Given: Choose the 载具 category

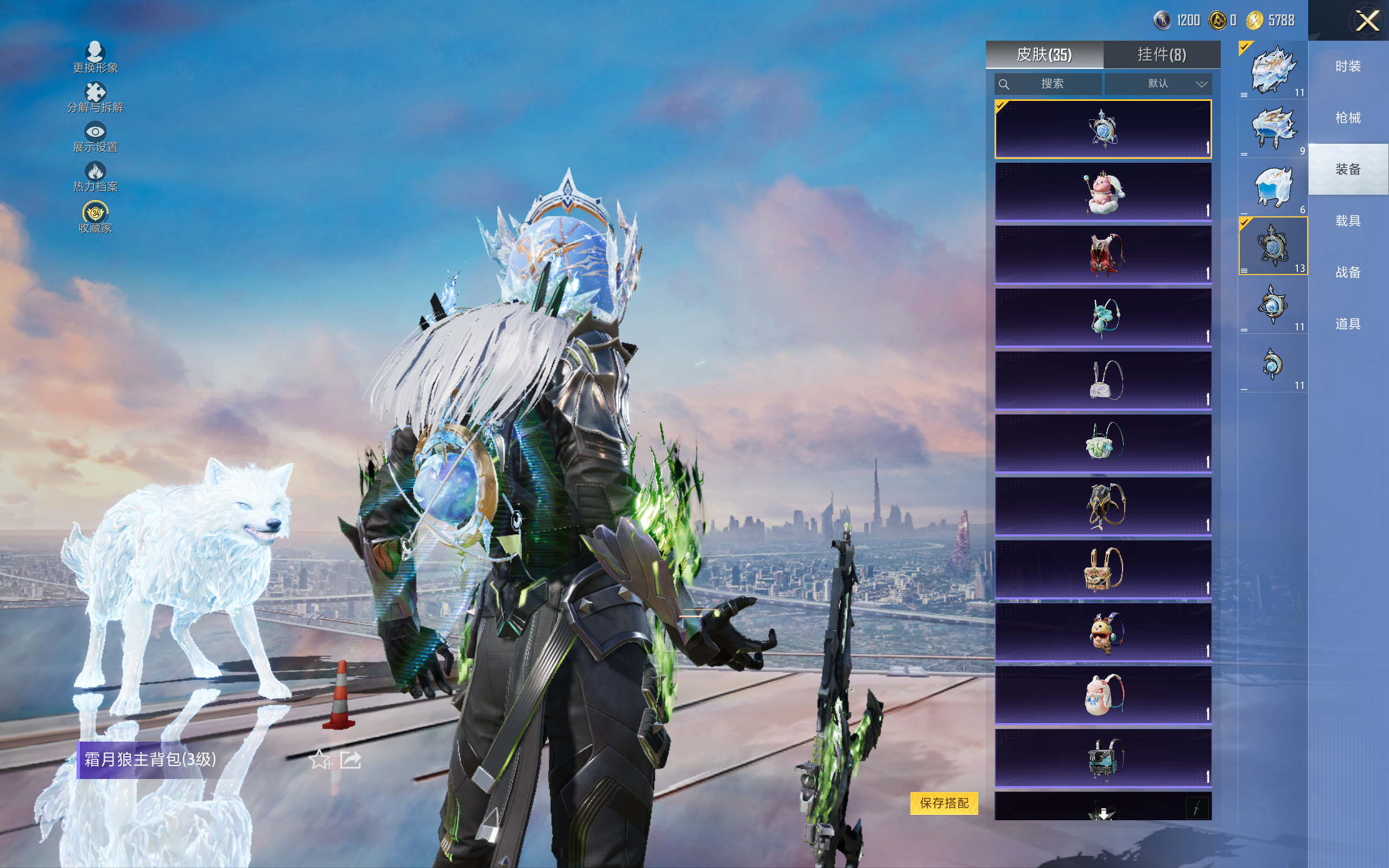Looking at the screenshot, I should (x=1348, y=221).
